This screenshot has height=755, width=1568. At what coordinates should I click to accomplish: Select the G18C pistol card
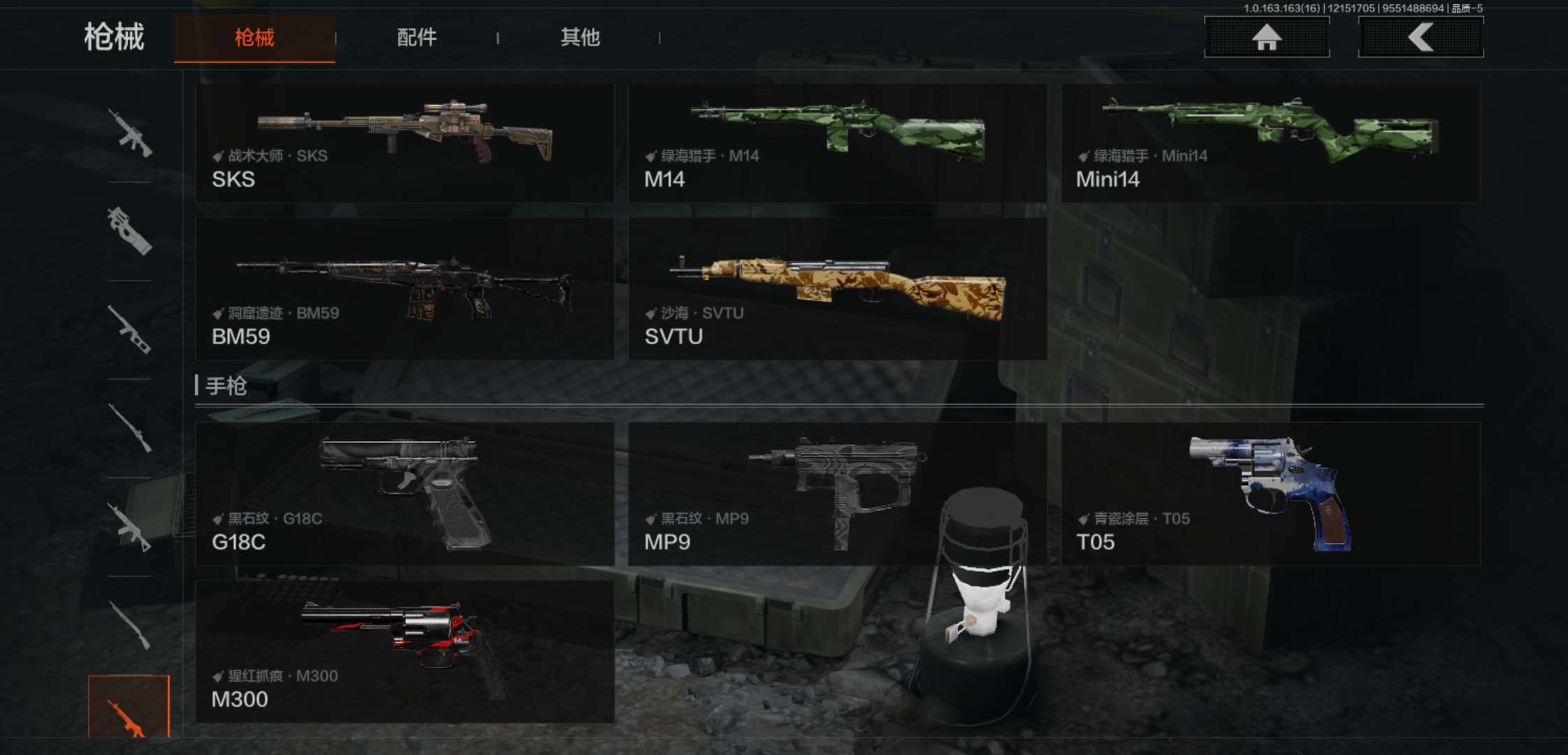coord(405,494)
